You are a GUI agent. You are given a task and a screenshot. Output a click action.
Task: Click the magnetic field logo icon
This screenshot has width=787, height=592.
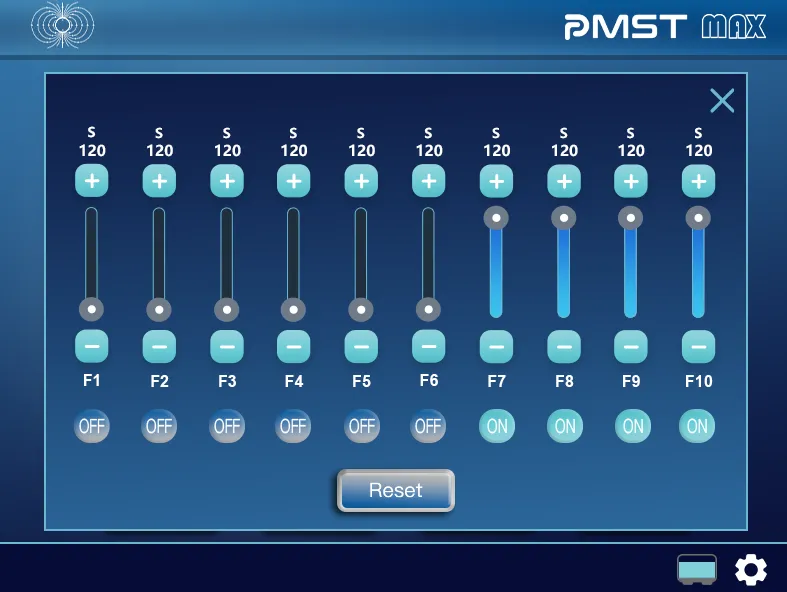62,25
